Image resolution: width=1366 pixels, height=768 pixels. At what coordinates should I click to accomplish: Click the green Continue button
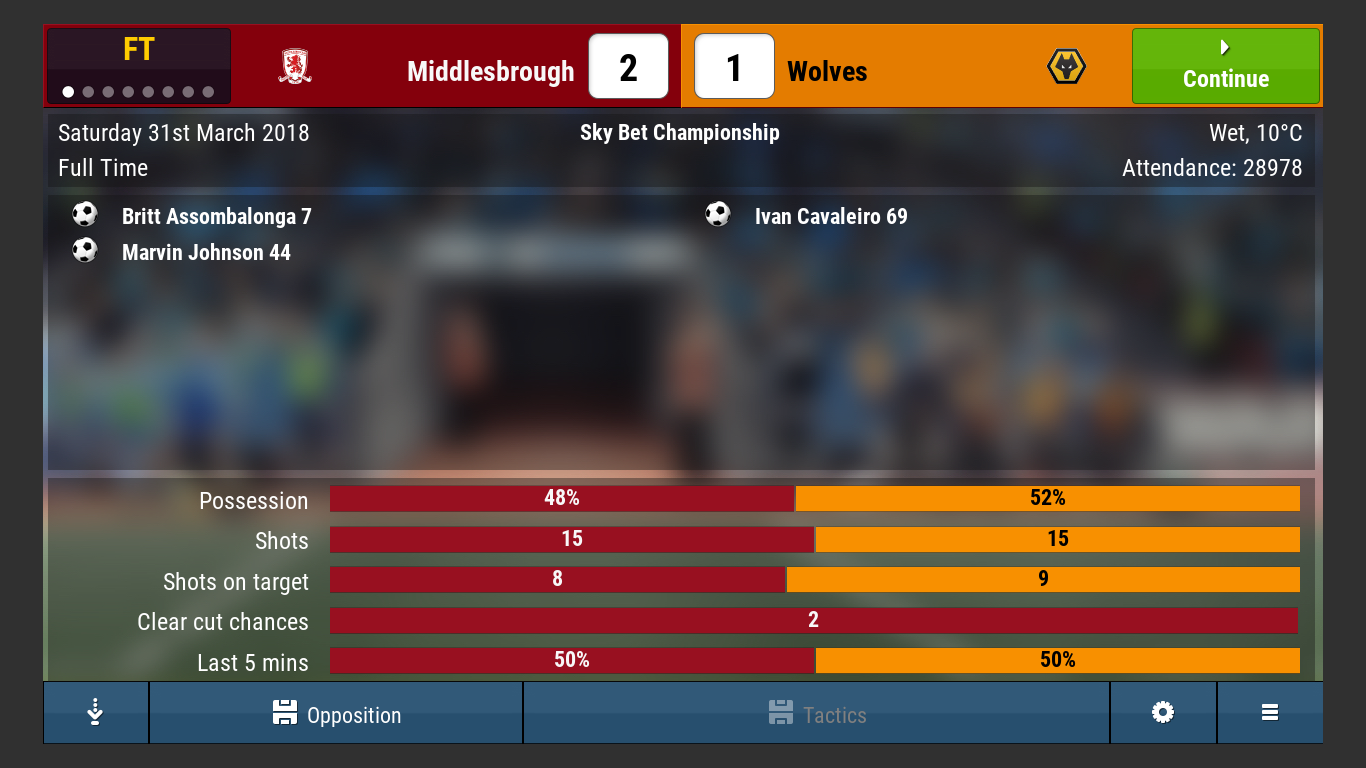(x=1225, y=66)
